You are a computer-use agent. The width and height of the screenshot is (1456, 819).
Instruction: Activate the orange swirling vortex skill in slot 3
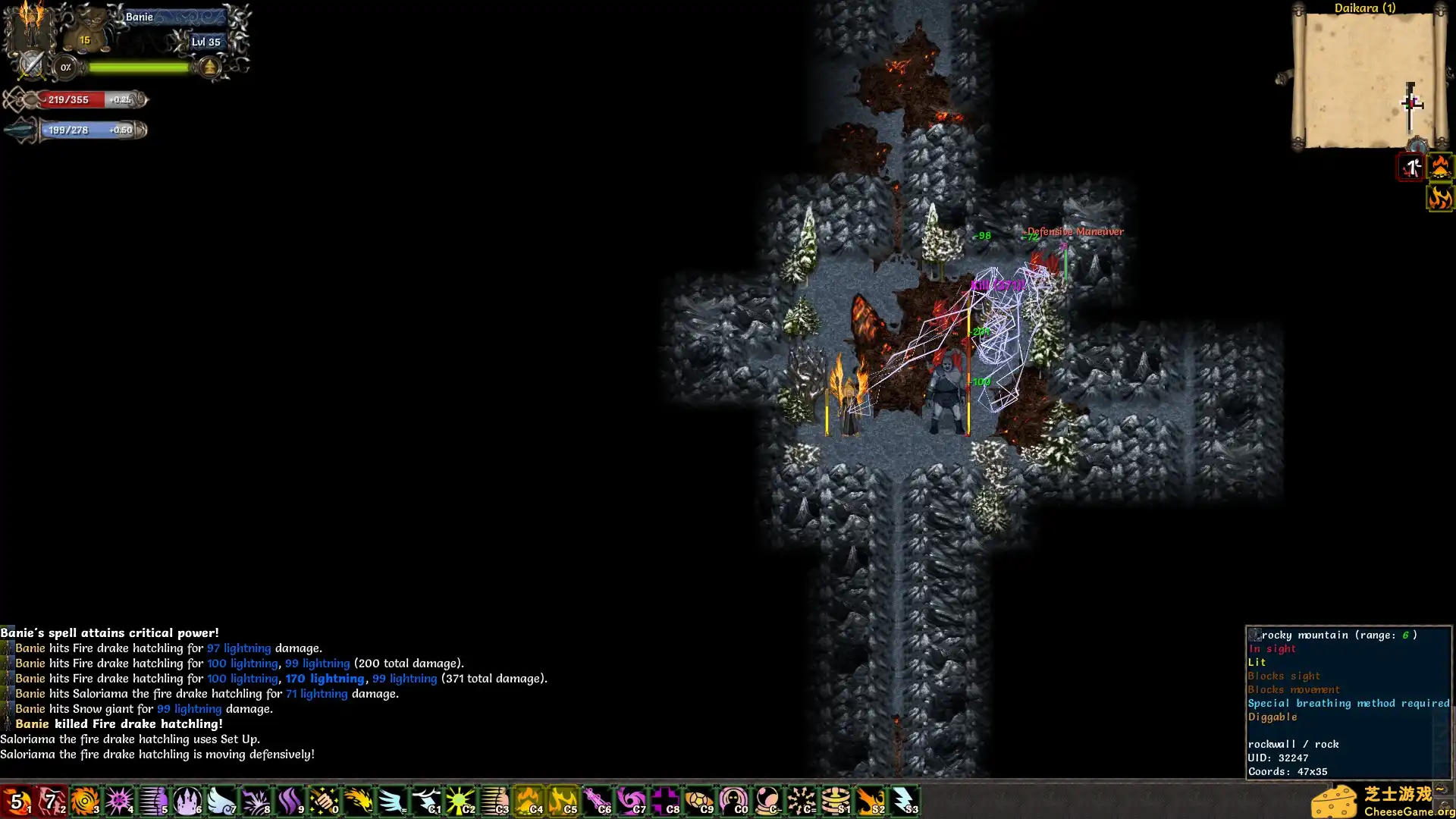tap(85, 801)
